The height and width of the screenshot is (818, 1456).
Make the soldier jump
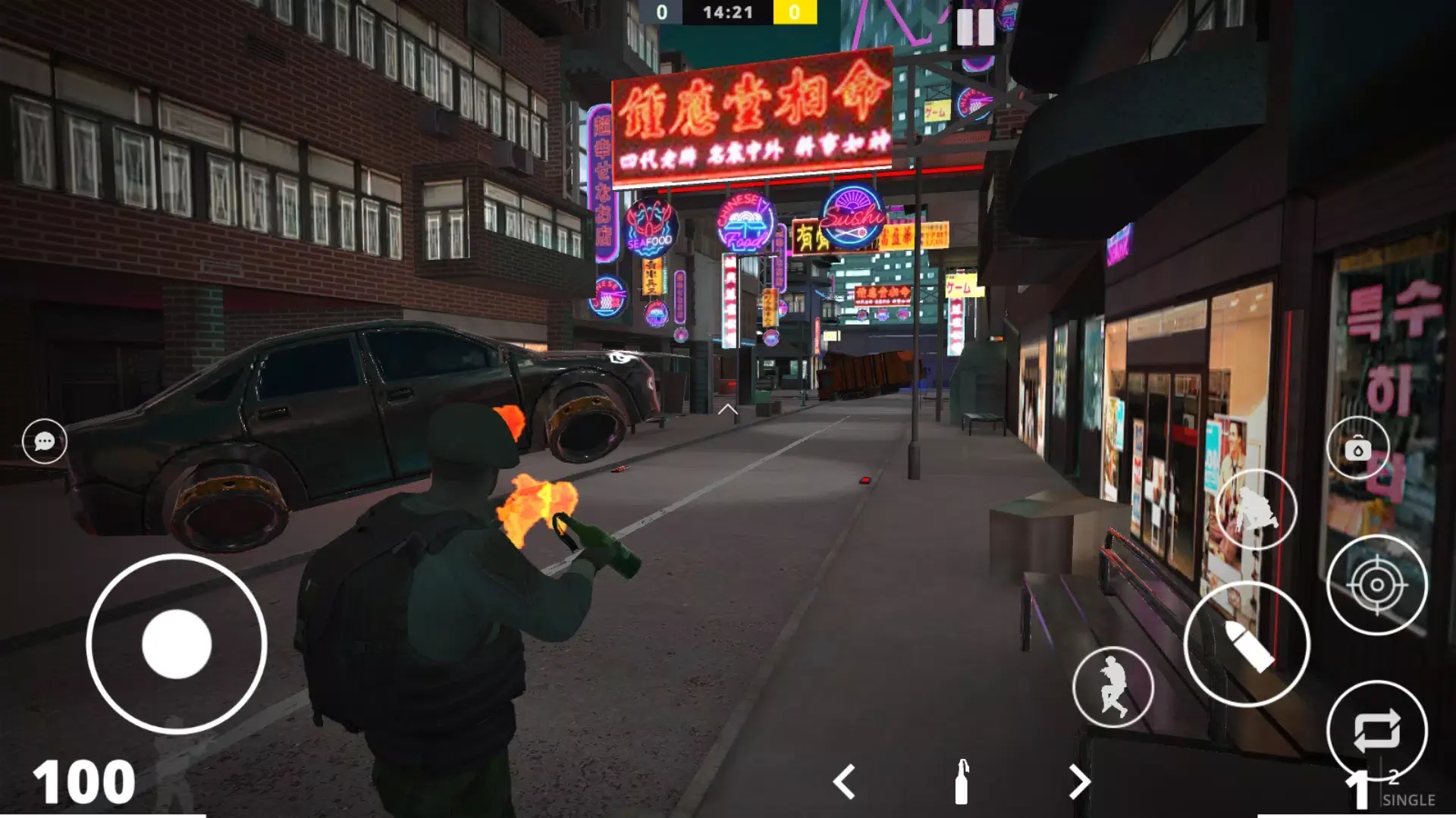[1112, 687]
